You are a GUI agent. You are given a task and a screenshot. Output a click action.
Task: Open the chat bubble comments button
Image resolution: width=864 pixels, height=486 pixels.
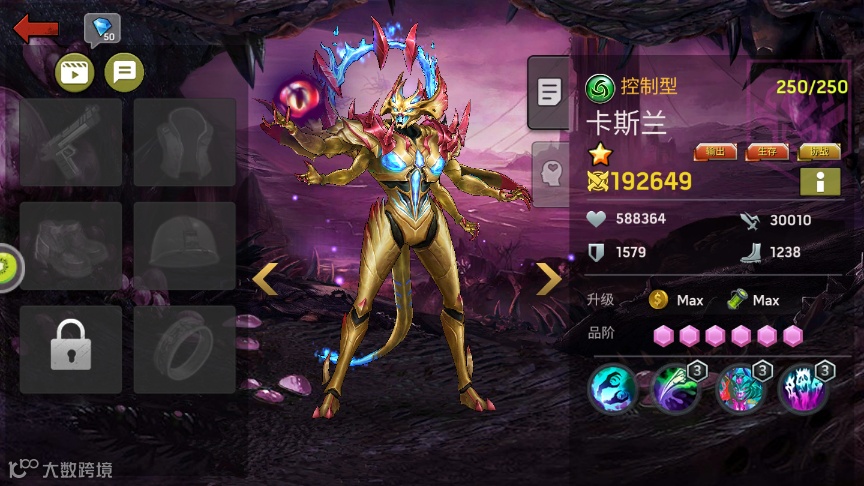click(x=124, y=72)
